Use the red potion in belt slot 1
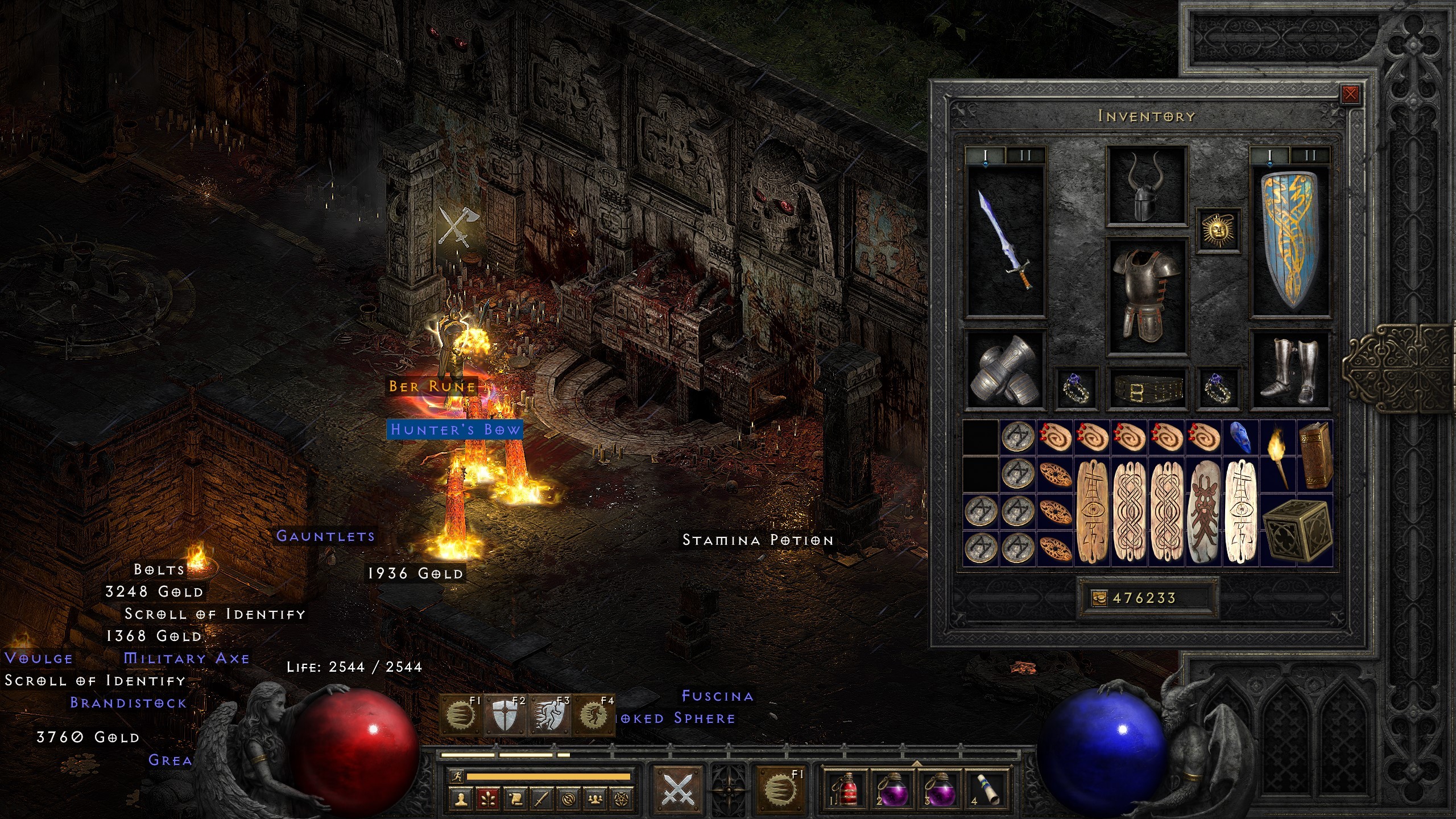Screen dimensions: 1456x819 847,788
